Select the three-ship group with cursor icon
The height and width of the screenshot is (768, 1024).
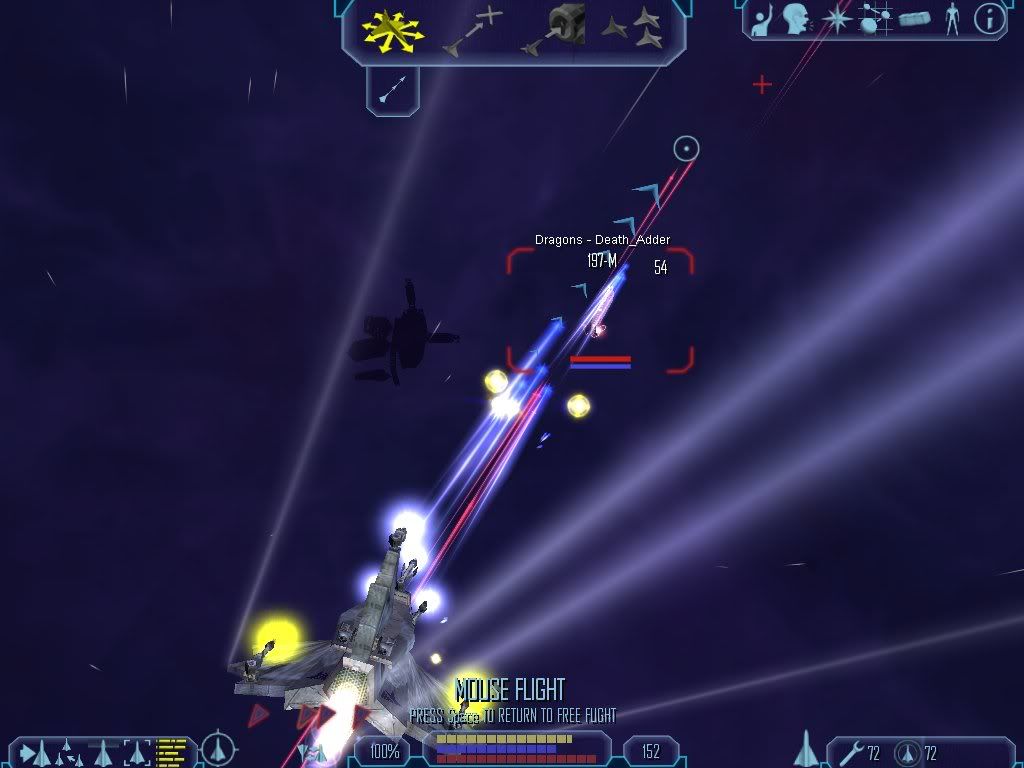pyautogui.click(x=65, y=750)
